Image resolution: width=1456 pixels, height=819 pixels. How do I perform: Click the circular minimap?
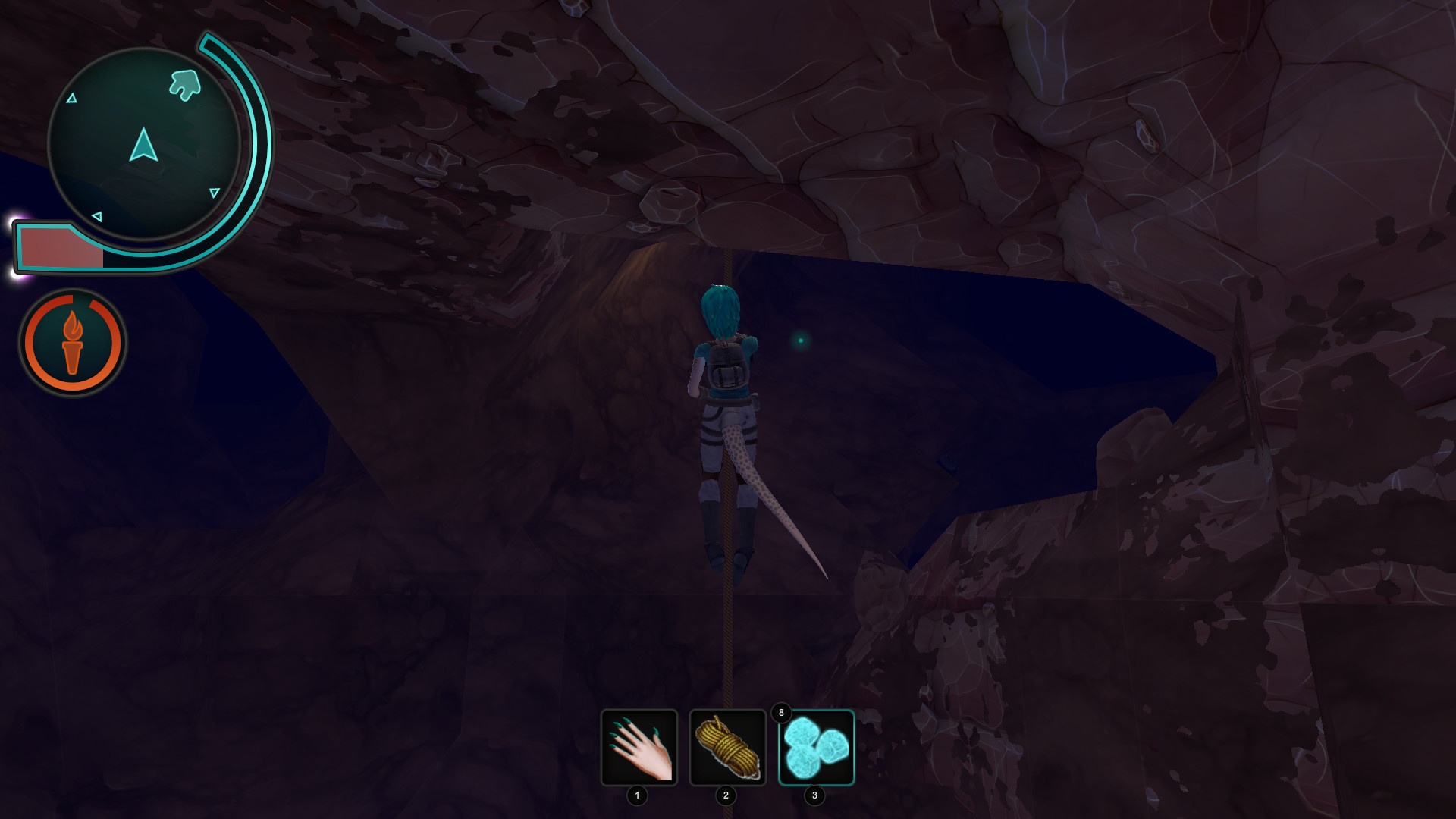click(143, 144)
